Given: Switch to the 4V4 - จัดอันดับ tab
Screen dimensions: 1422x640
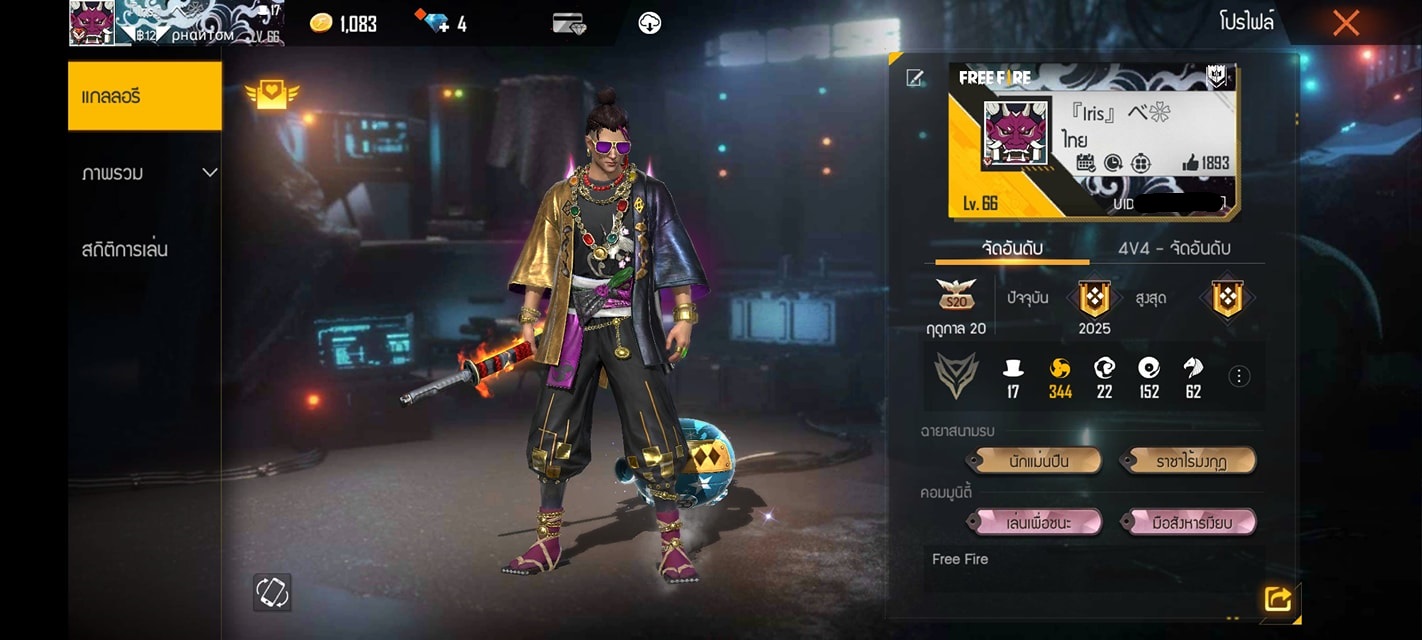Looking at the screenshot, I should (x=1174, y=248).
